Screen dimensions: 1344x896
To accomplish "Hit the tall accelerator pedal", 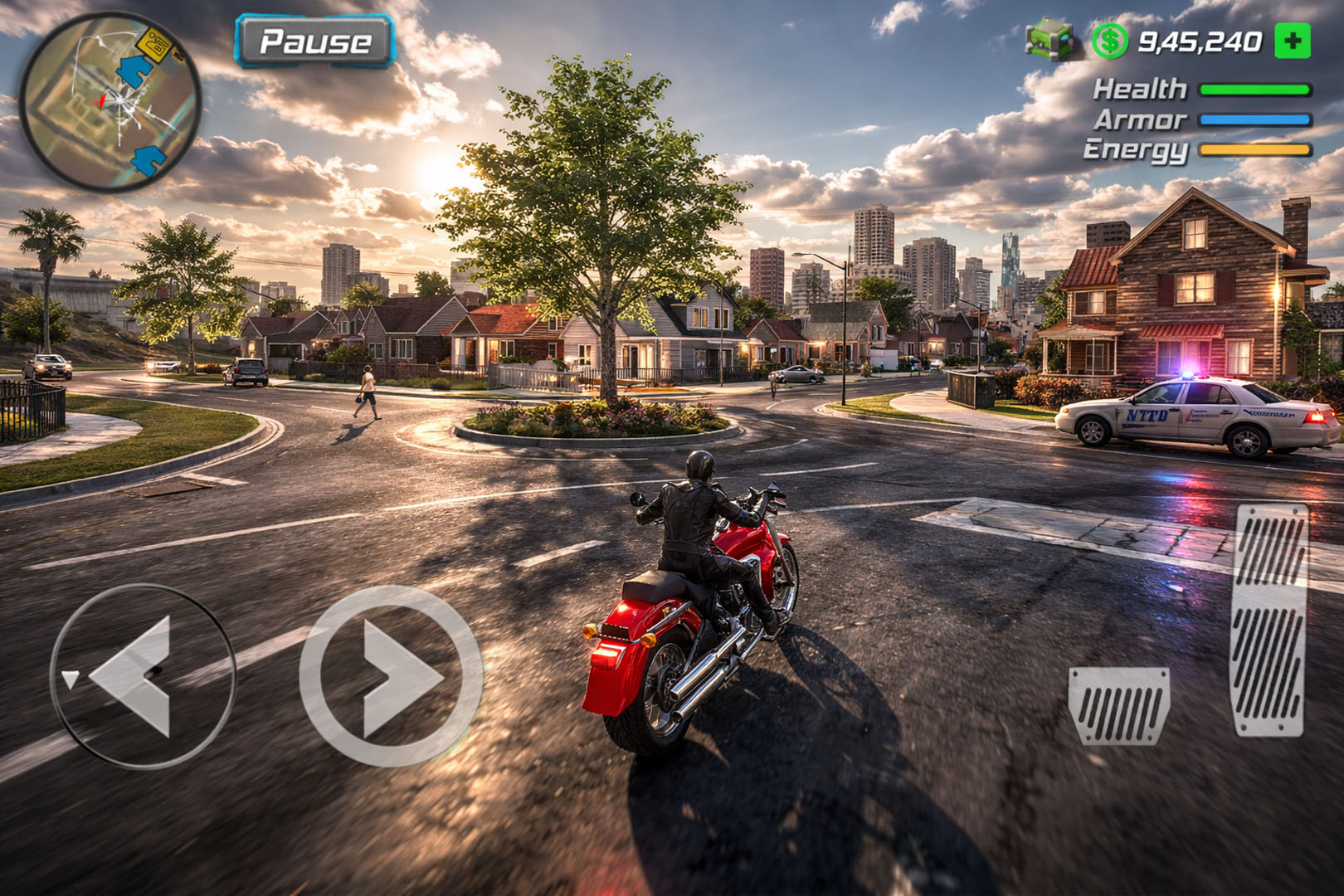I will click(x=1269, y=620).
